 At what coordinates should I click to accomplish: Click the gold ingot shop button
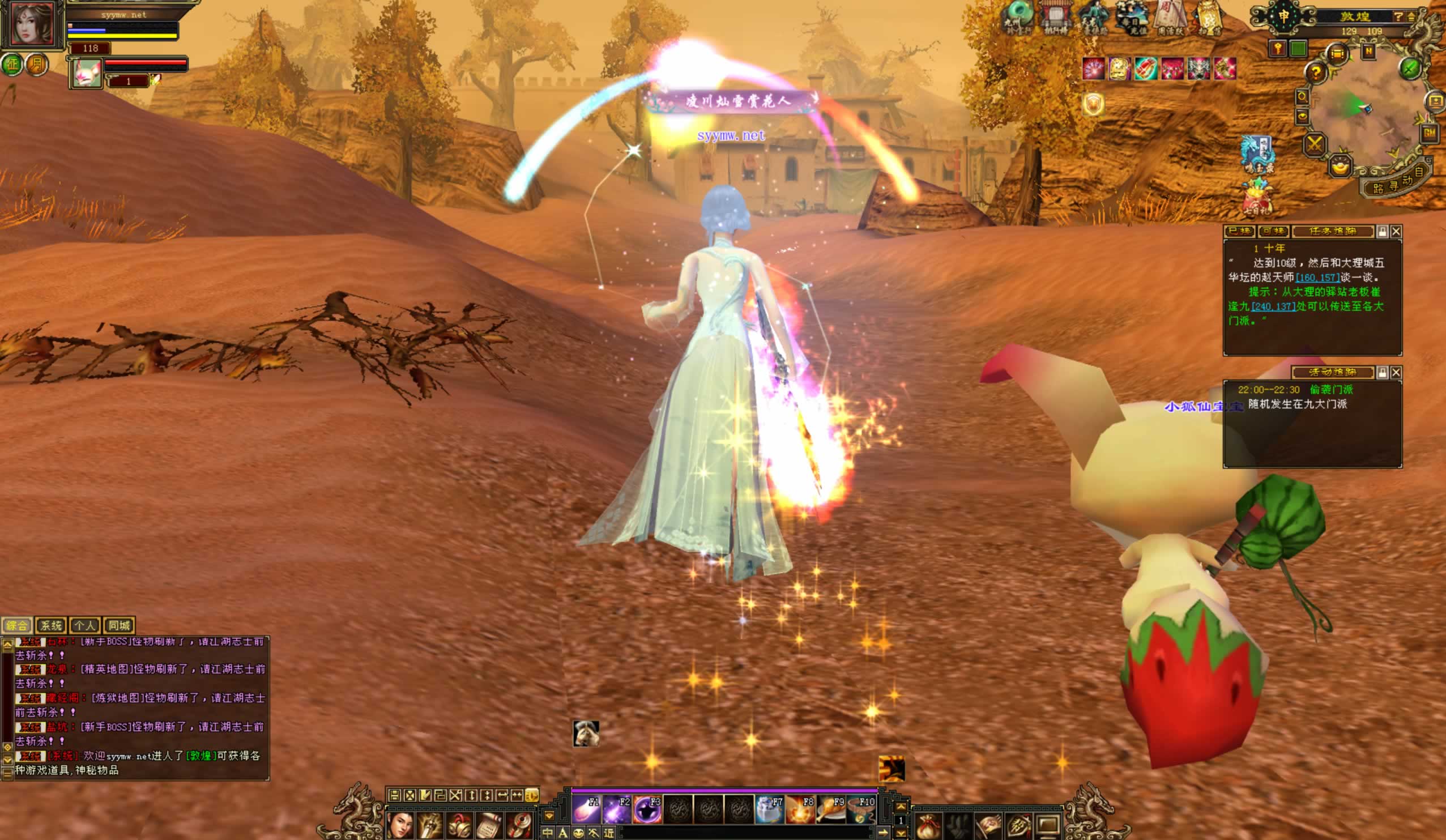point(1340,167)
